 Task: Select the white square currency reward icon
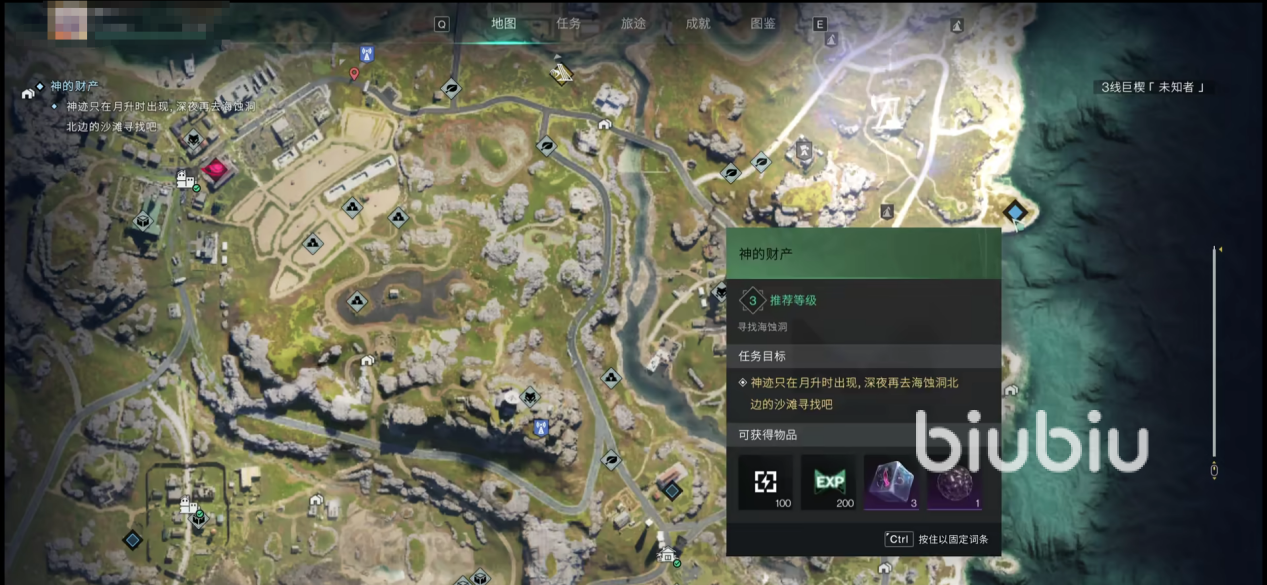[766, 482]
